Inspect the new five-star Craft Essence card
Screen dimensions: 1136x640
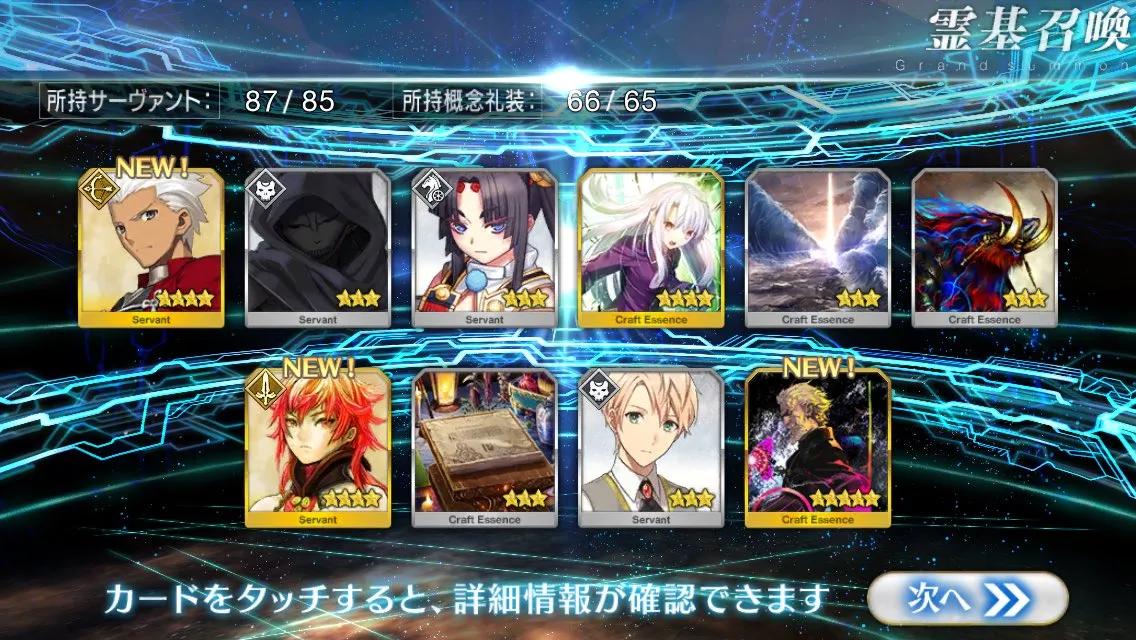(818, 448)
